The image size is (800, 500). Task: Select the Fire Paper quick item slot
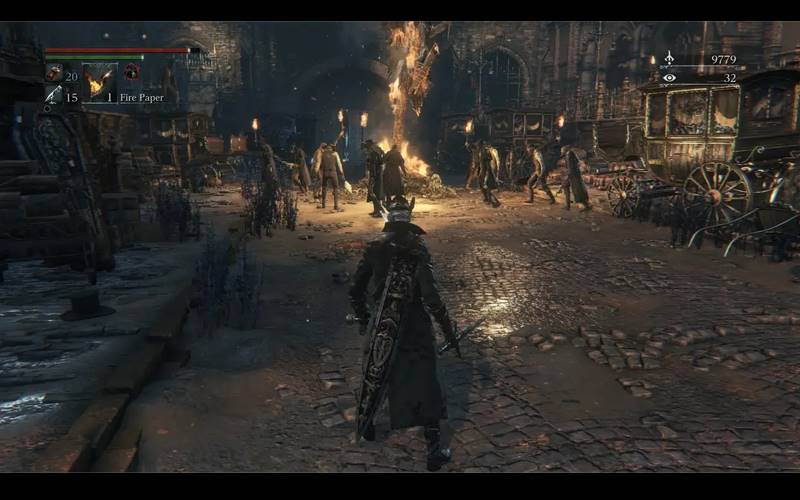click(99, 82)
